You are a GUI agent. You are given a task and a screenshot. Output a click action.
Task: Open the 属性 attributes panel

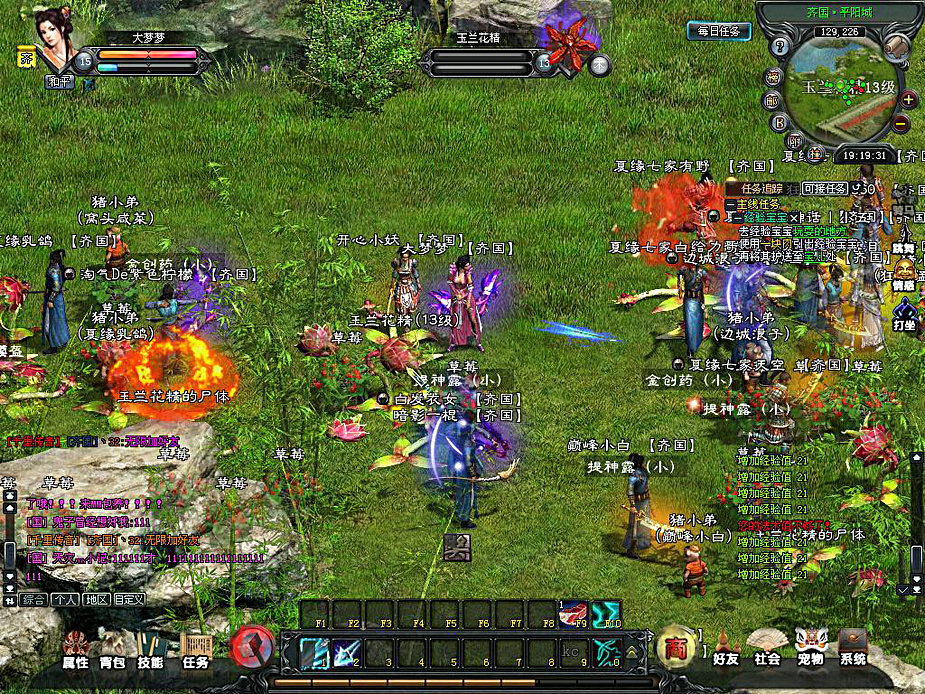(x=76, y=649)
